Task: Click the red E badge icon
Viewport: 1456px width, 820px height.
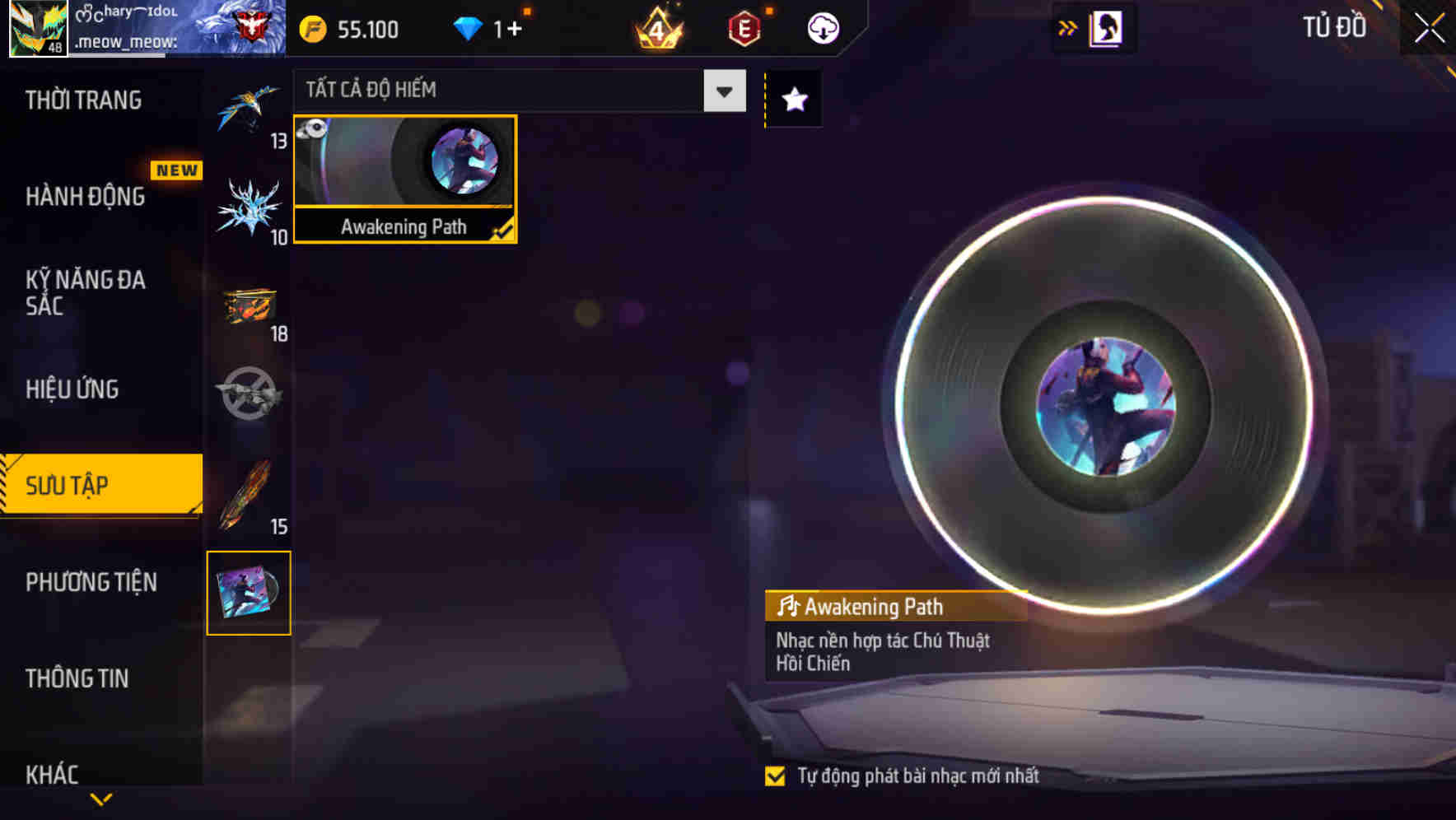Action: pos(741,27)
